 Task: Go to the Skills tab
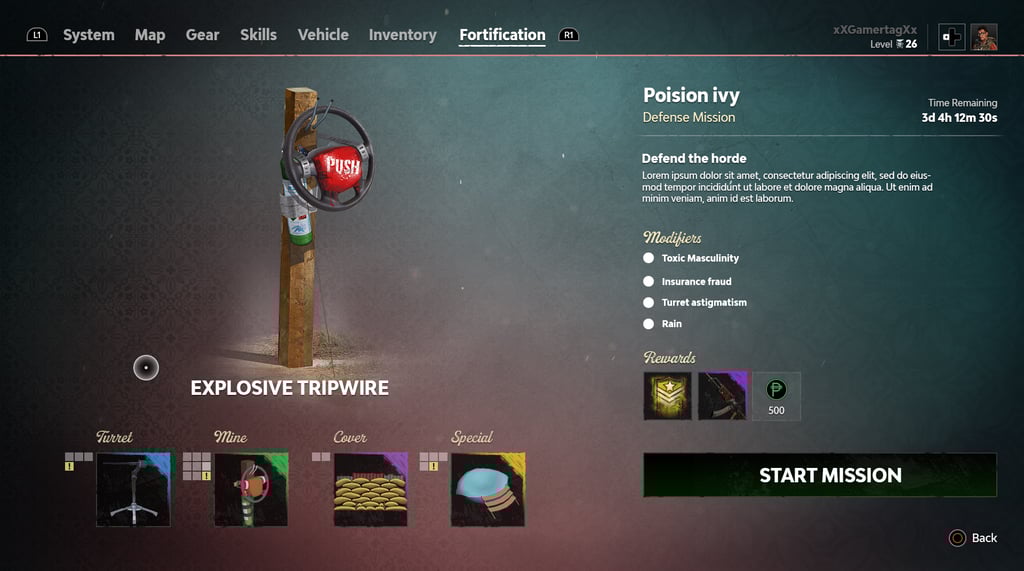[x=258, y=35]
